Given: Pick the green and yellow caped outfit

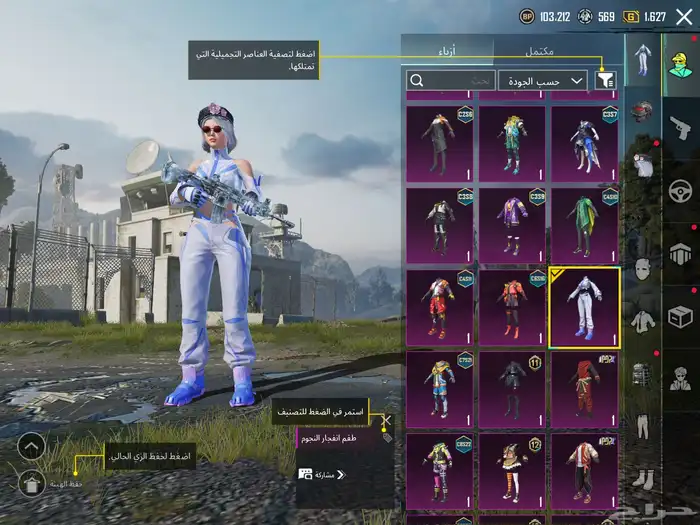Looking at the screenshot, I should 584,225.
